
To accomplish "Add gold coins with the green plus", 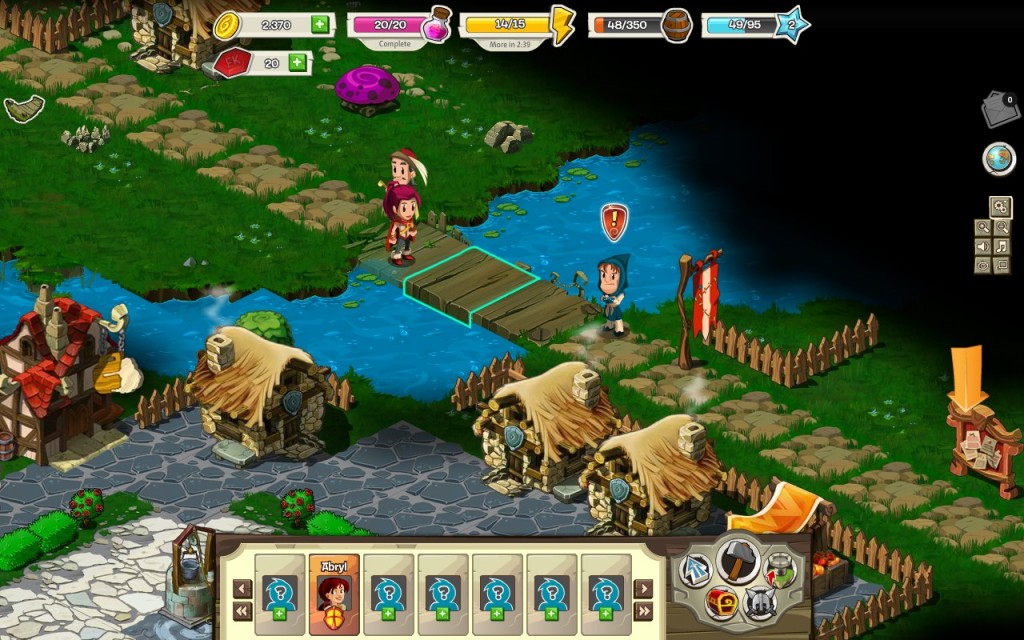I will click(x=320, y=24).
